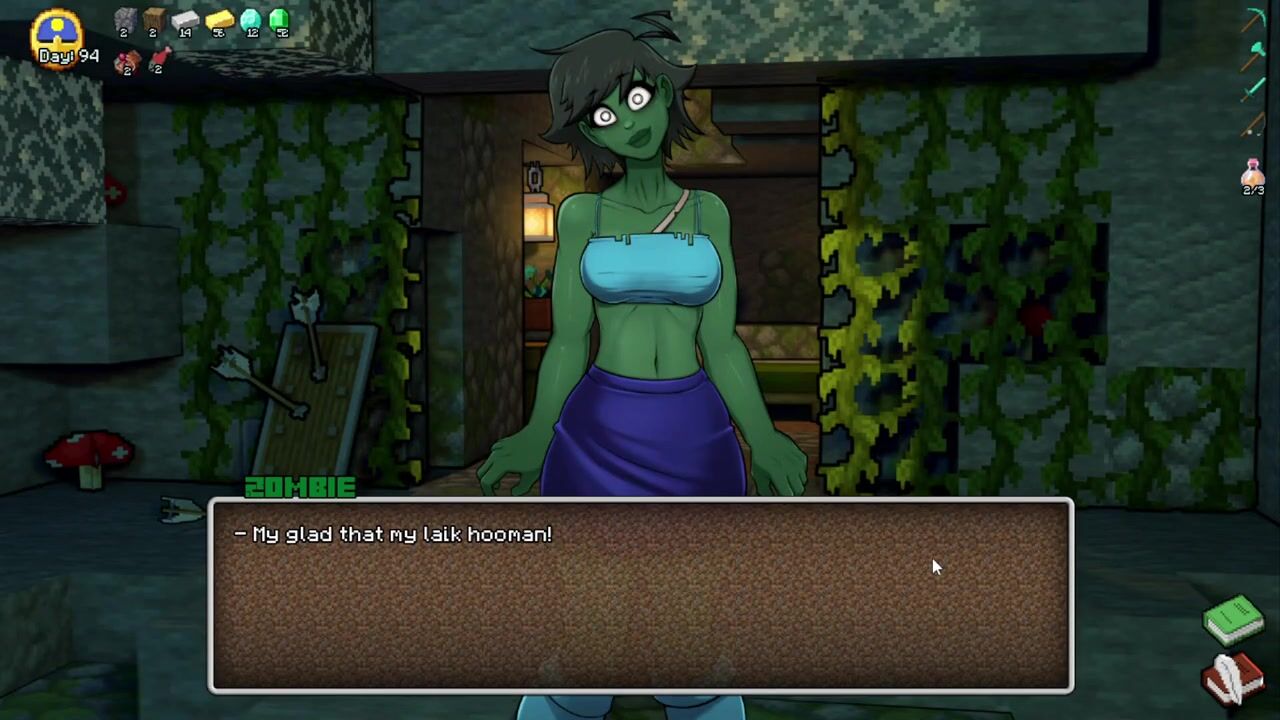Click the dialogue box to continue
The width and height of the screenshot is (1280, 720).
[640, 595]
